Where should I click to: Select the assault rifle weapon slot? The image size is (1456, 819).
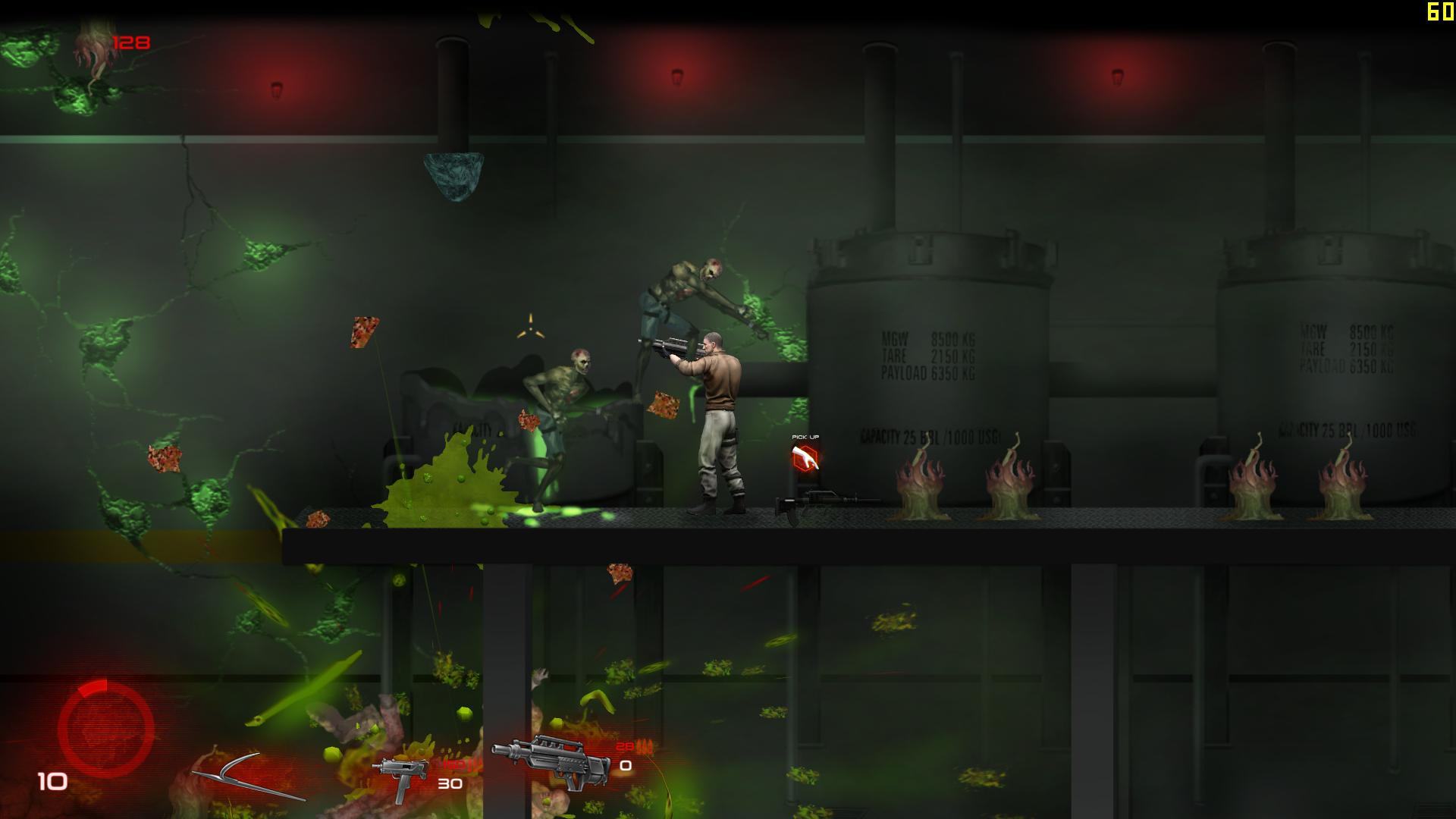coord(552,761)
